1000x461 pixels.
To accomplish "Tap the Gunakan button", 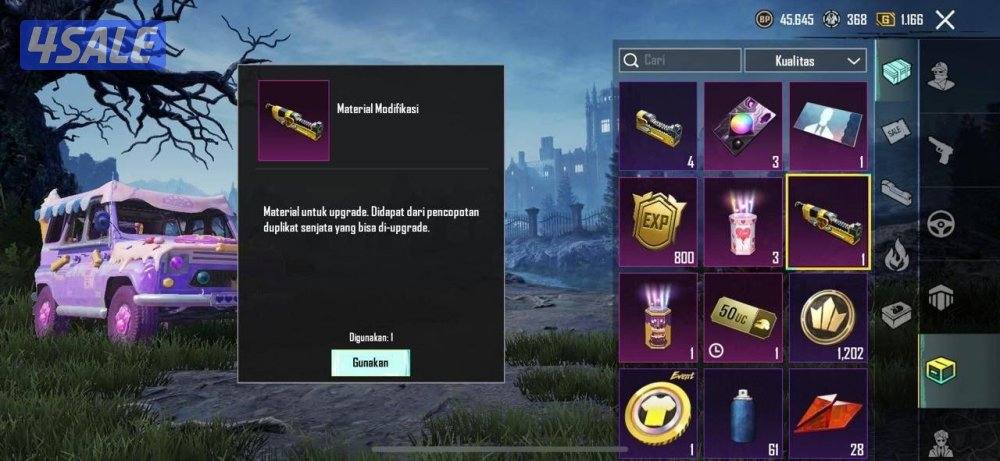I will pyautogui.click(x=370, y=361).
